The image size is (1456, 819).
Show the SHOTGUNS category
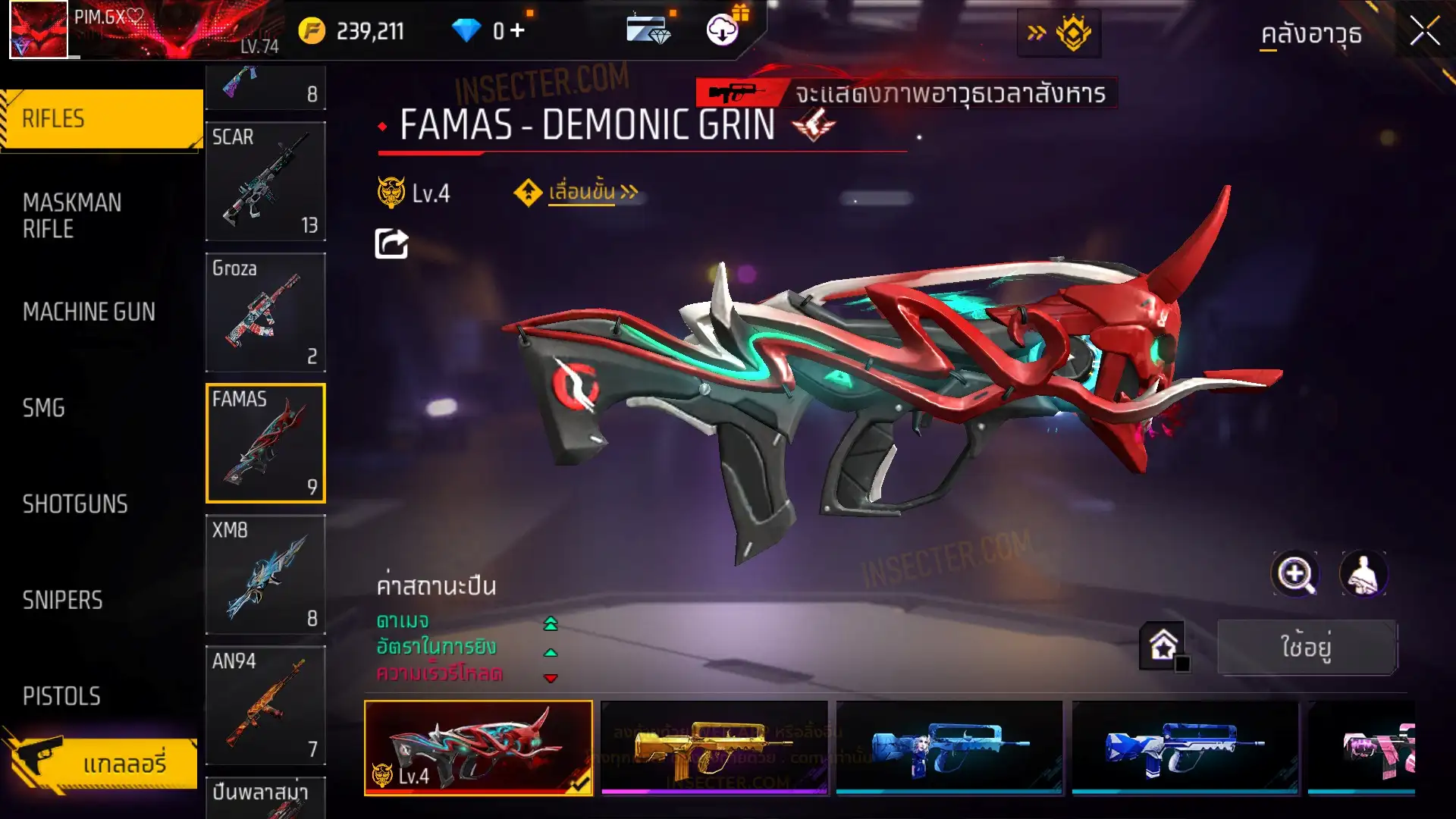coord(75,504)
